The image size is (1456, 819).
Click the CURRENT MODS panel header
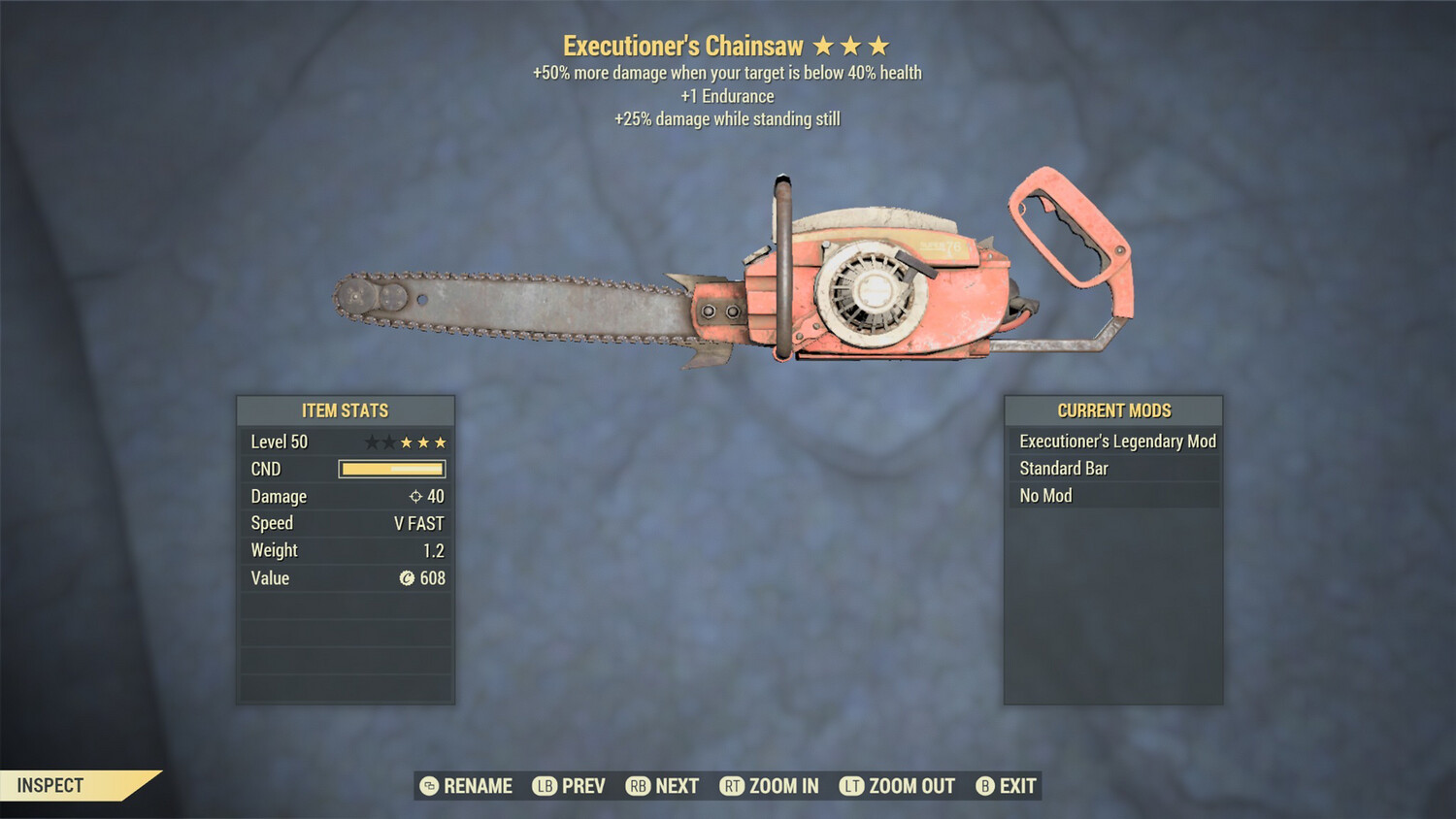(x=1112, y=409)
